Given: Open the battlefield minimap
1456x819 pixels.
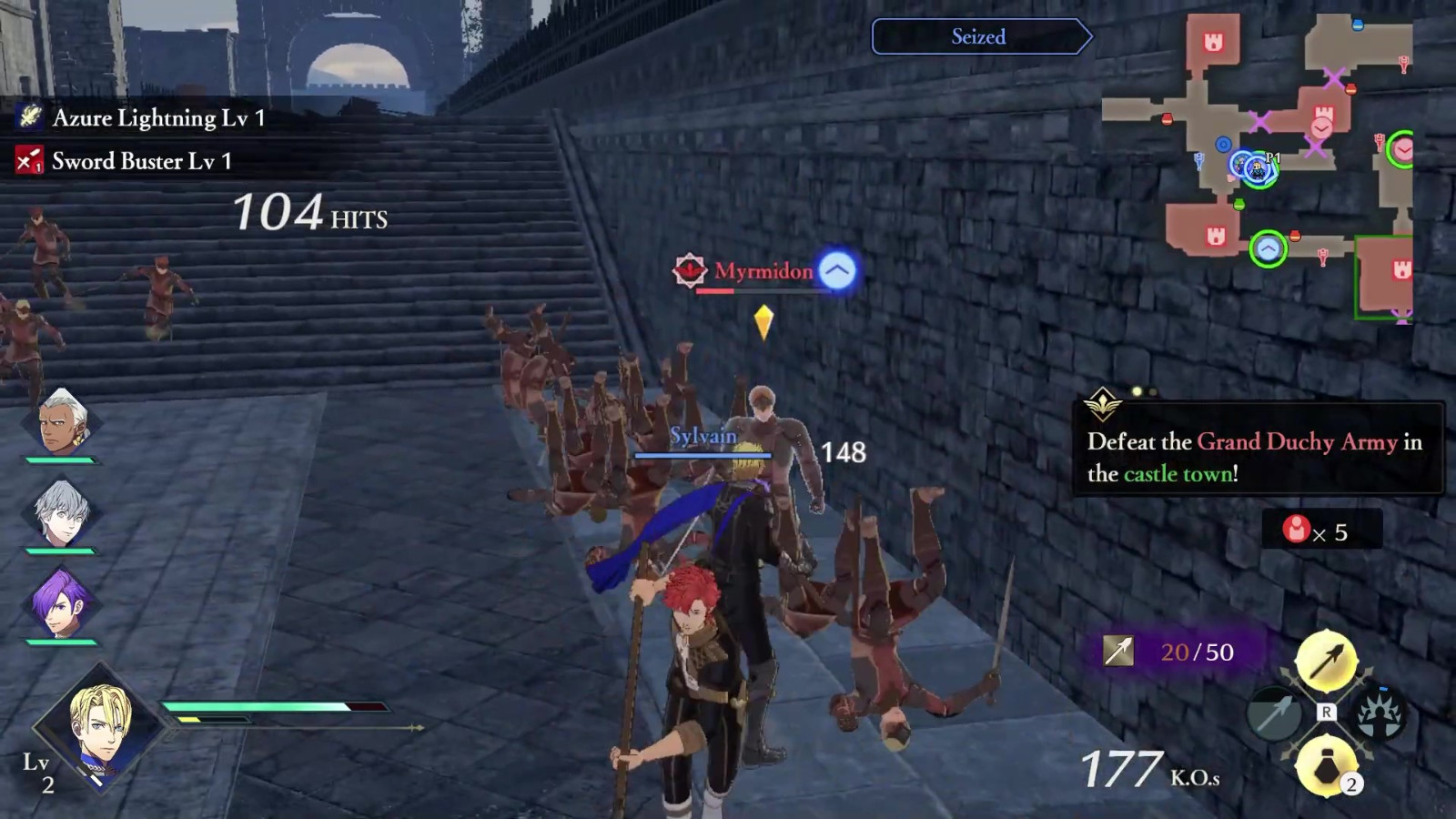Looking at the screenshot, I should click(1256, 164).
